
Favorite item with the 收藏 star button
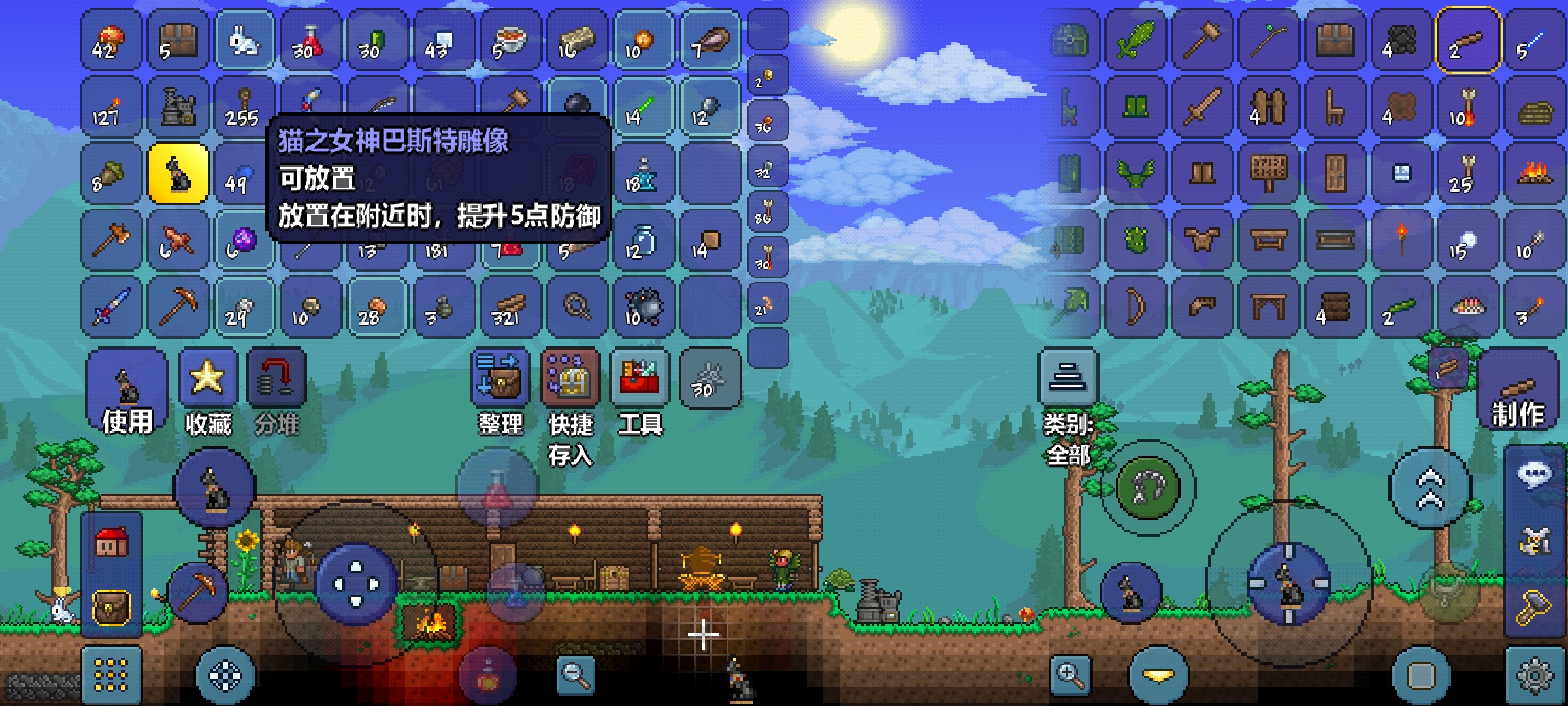[208, 392]
